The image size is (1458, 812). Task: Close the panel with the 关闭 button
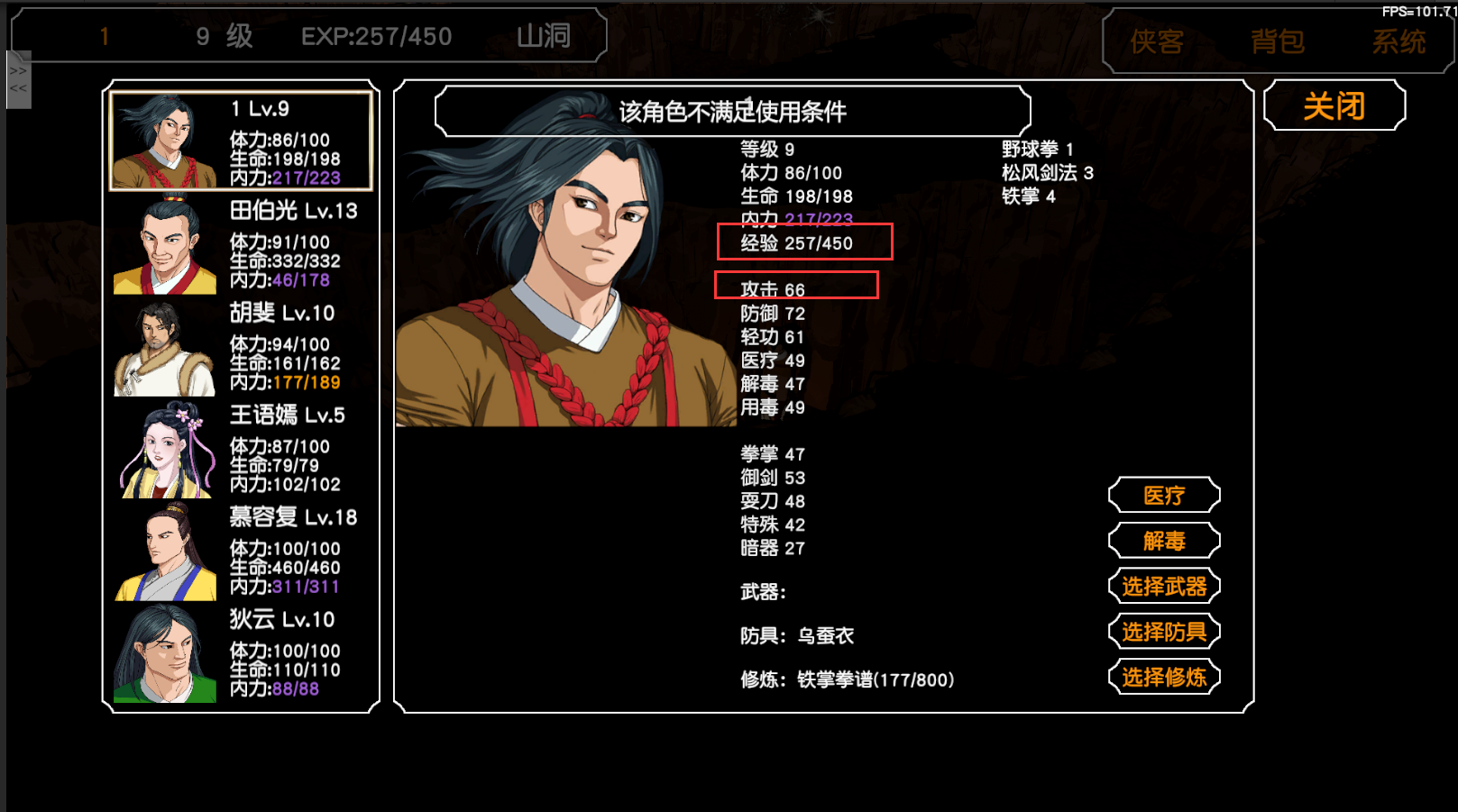[1334, 105]
